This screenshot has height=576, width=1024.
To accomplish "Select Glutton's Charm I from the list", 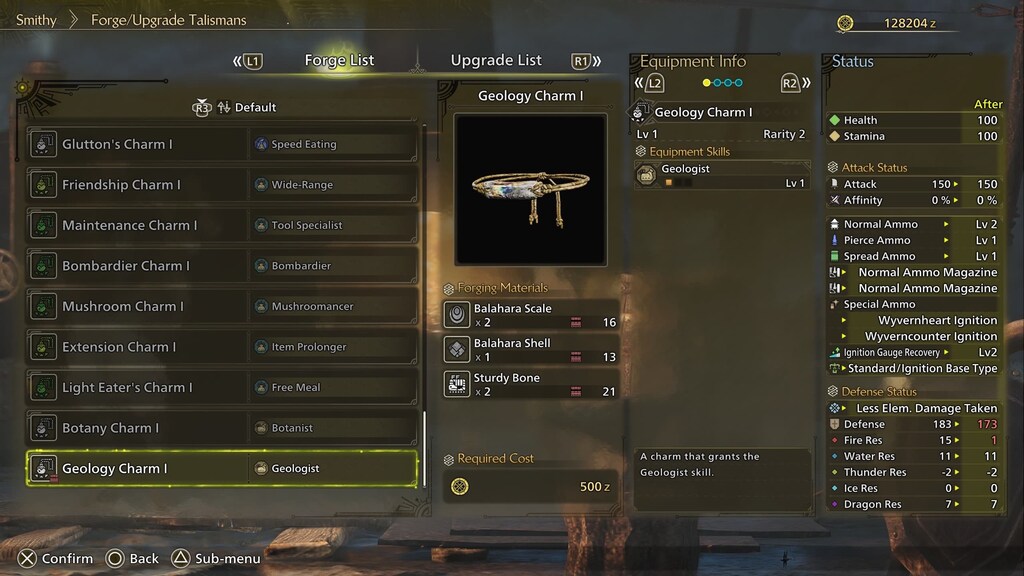I will pyautogui.click(x=222, y=144).
